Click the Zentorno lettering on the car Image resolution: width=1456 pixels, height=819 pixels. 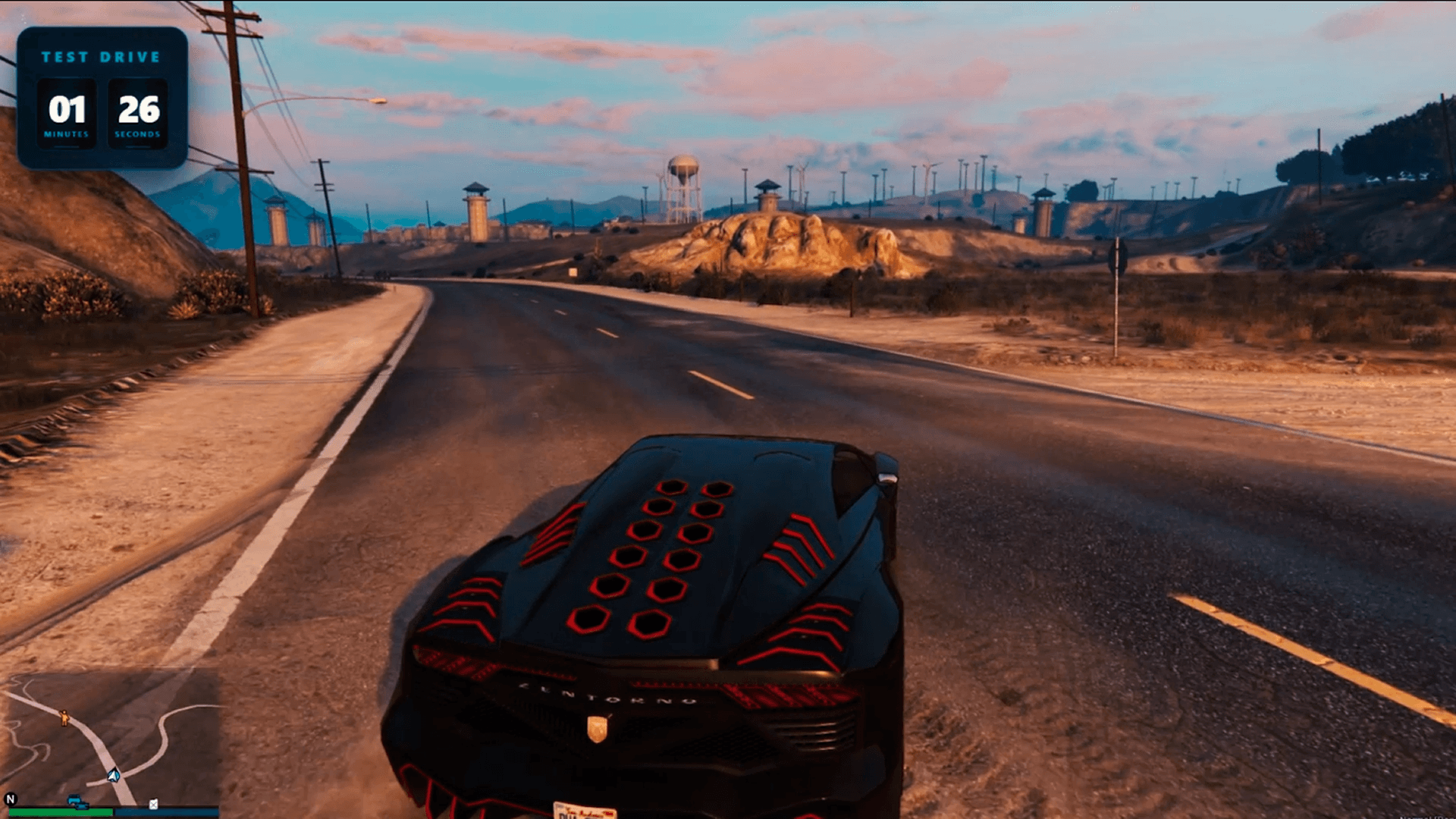click(x=606, y=694)
